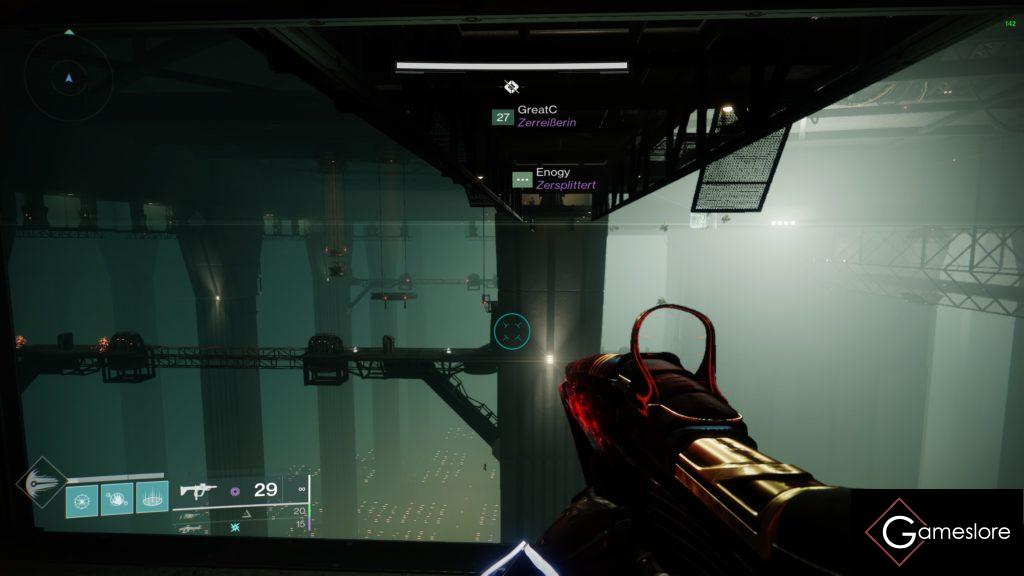1024x576 pixels.
Task: Trigger the melee ability icon
Action: coord(117,497)
